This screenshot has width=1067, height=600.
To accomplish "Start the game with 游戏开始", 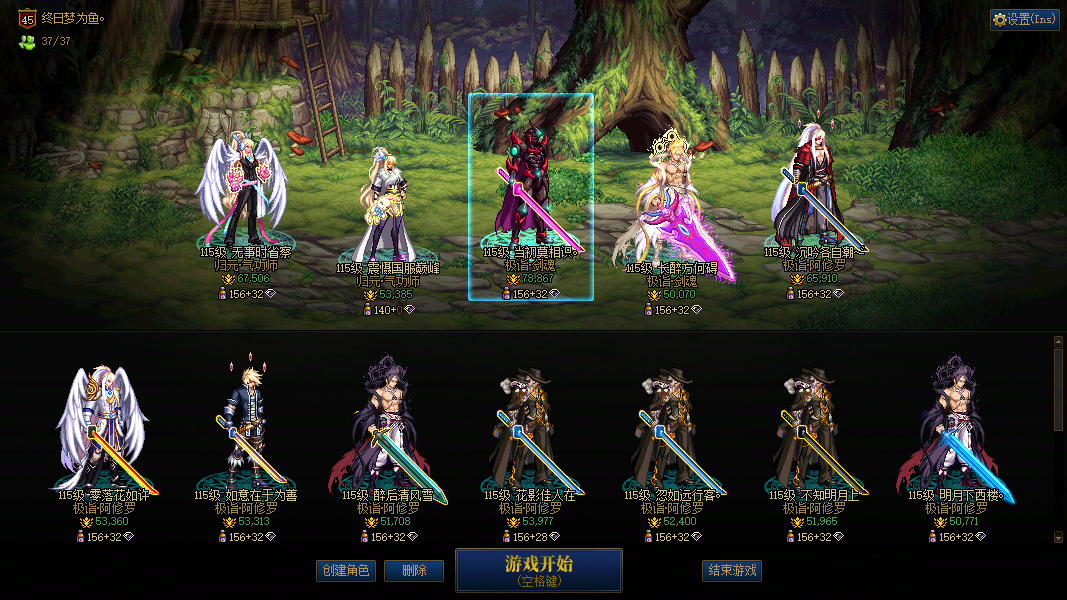I will tap(538, 570).
